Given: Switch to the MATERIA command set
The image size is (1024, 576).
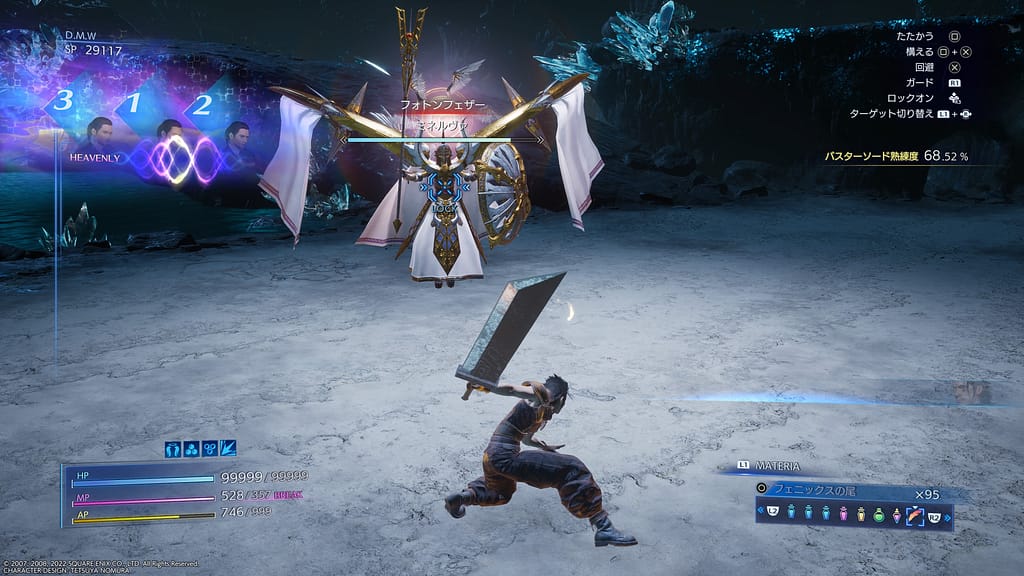Looking at the screenshot, I should 770,466.
